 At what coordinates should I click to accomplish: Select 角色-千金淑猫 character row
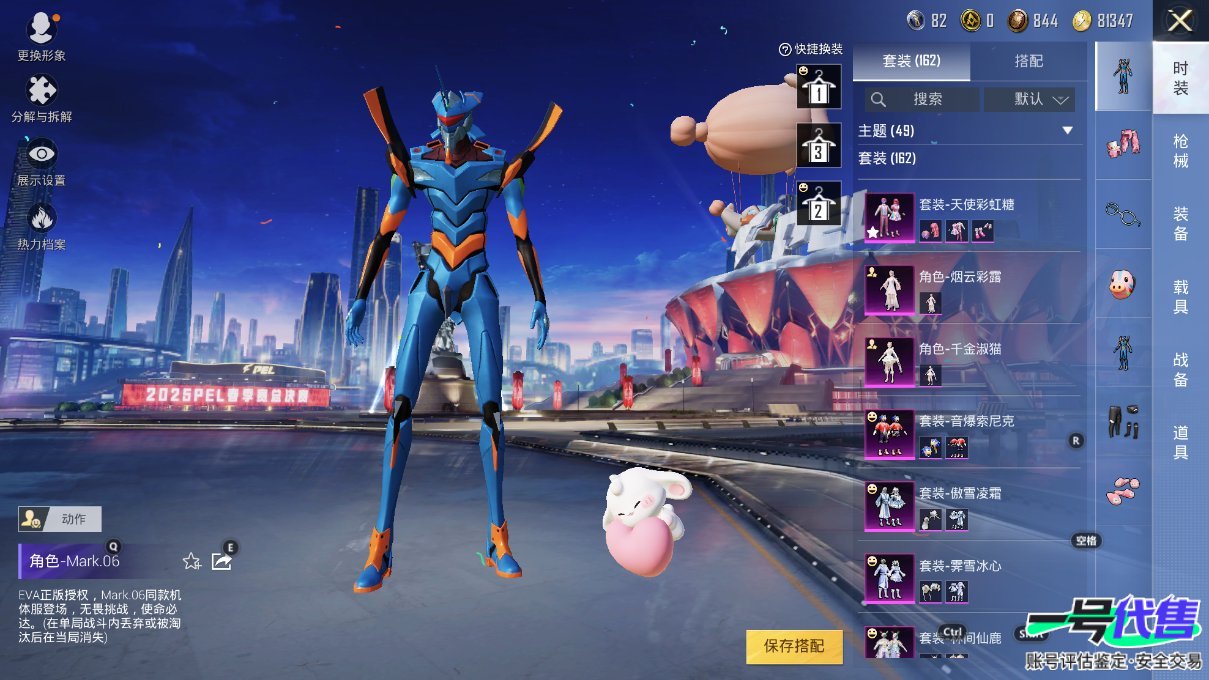pyautogui.click(x=970, y=362)
